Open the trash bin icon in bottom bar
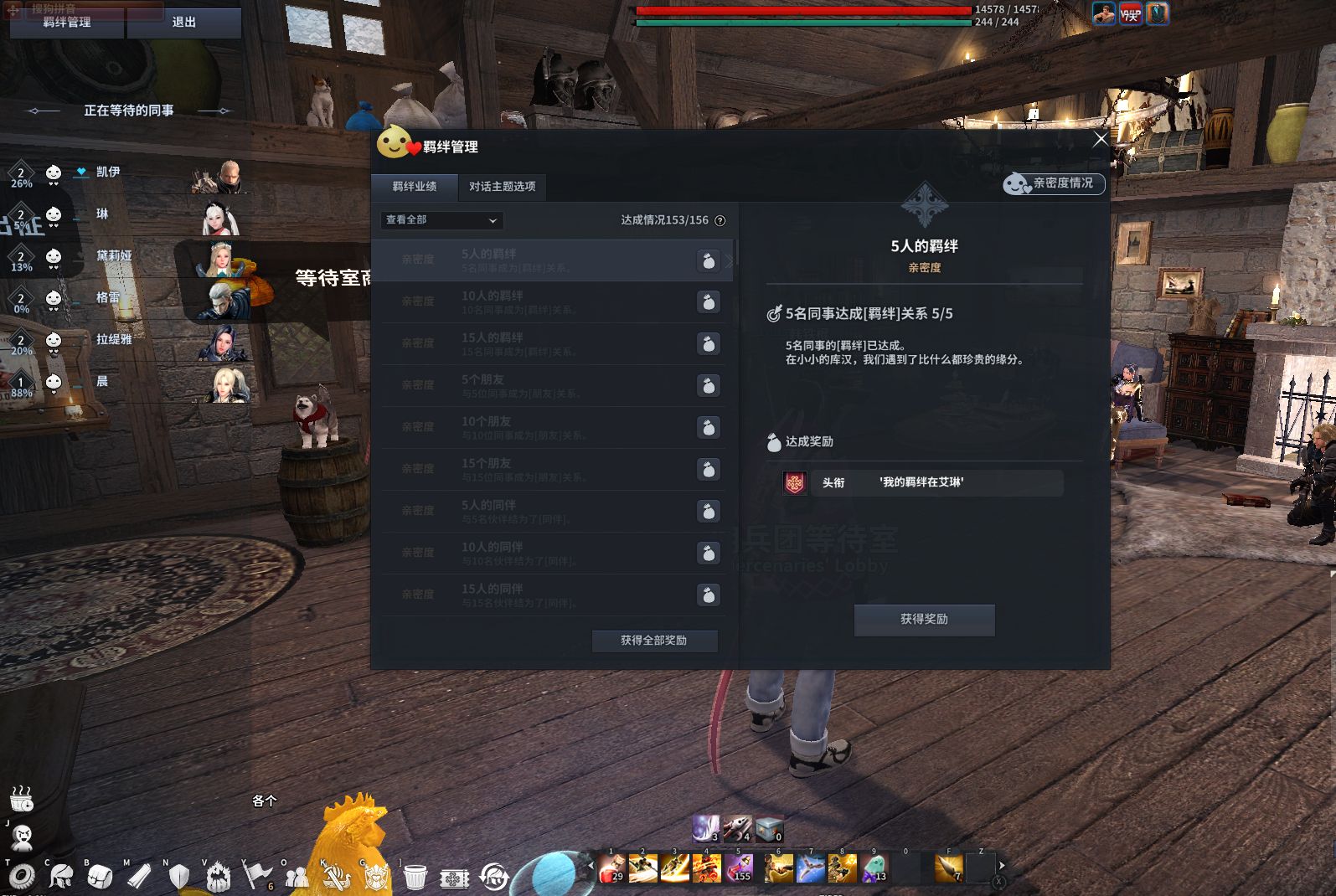The height and width of the screenshot is (896, 1336). click(x=415, y=877)
